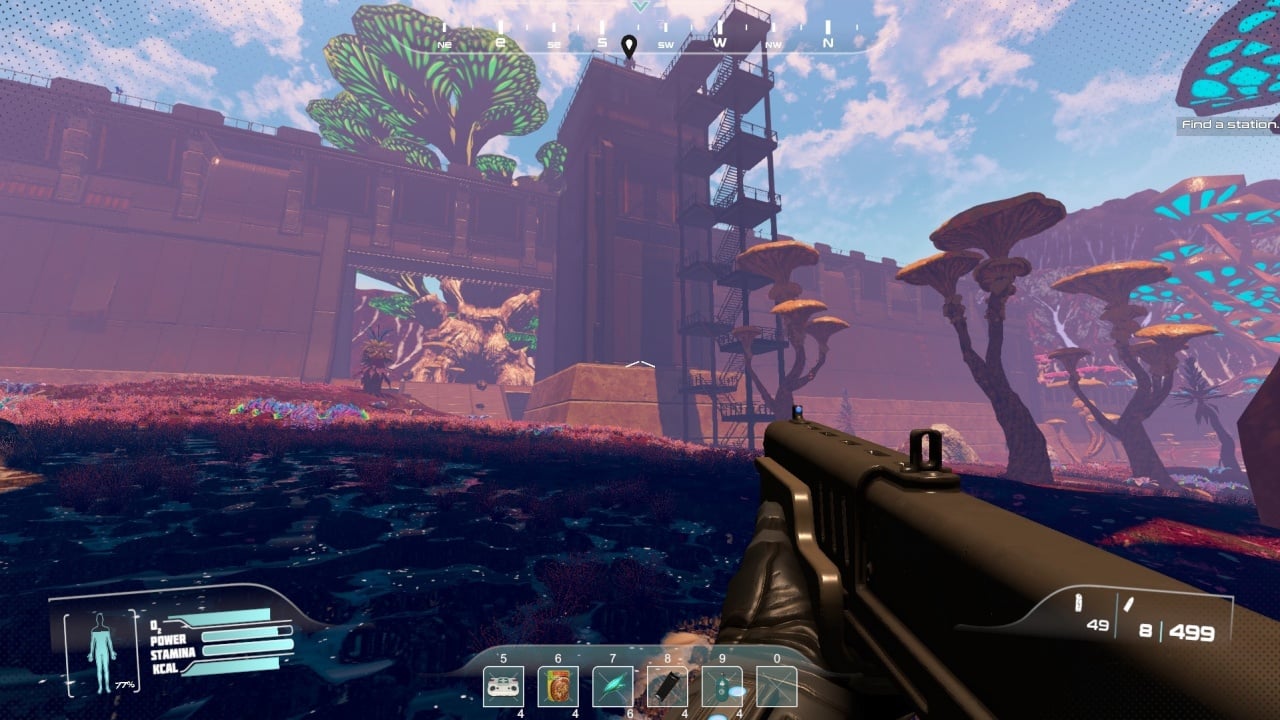Select the teal leaf item in slot 7
1280x720 pixels.
(x=612, y=687)
